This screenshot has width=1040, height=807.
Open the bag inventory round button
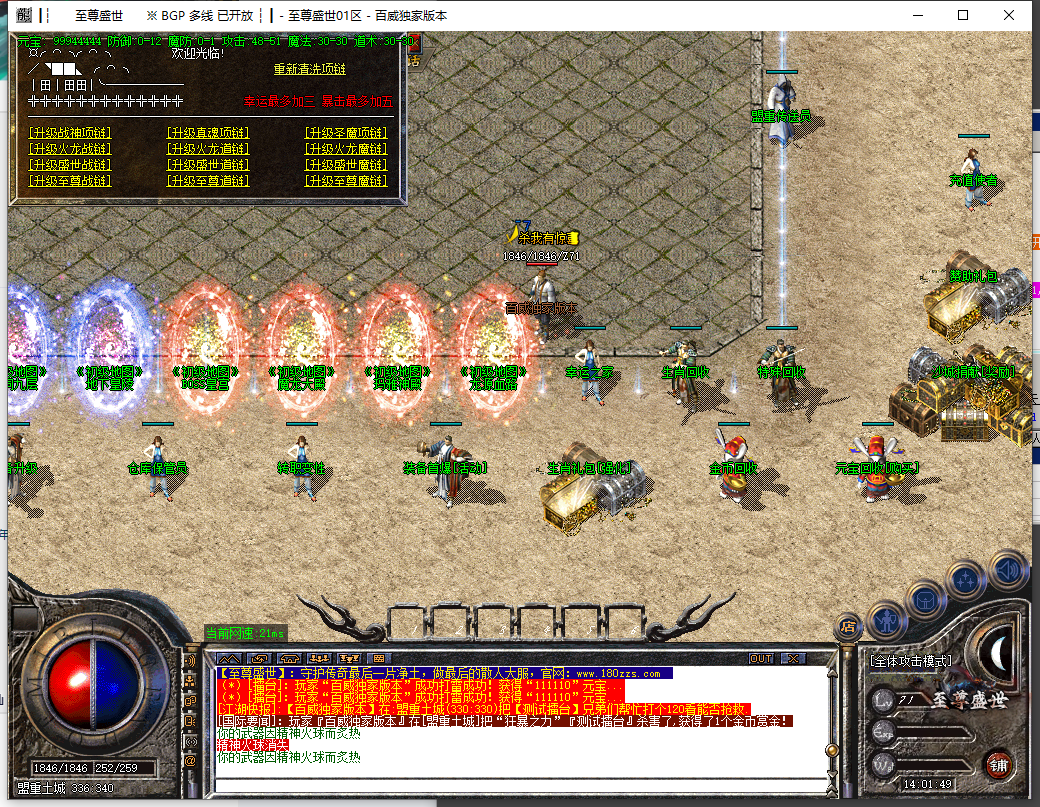pyautogui.click(x=925, y=600)
